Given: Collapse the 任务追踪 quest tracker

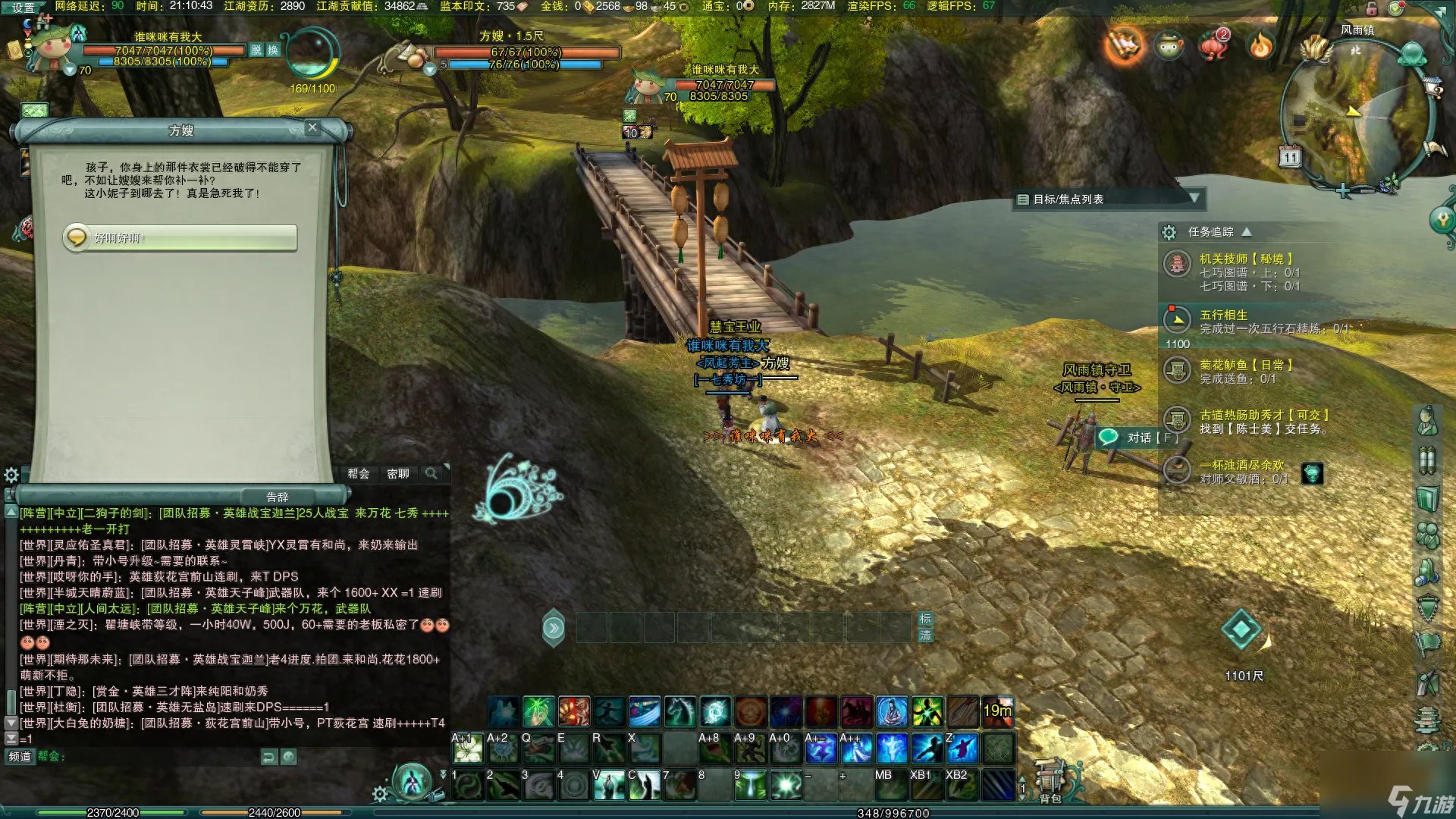Looking at the screenshot, I should (1247, 231).
